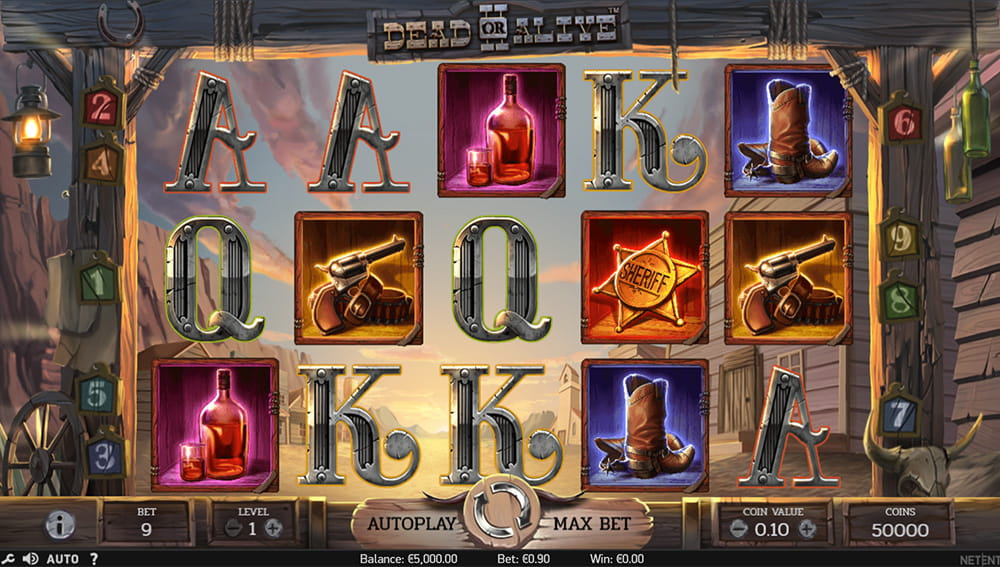Toggle sound with the speaker icon
This screenshot has height=567, width=1000.
(30, 559)
